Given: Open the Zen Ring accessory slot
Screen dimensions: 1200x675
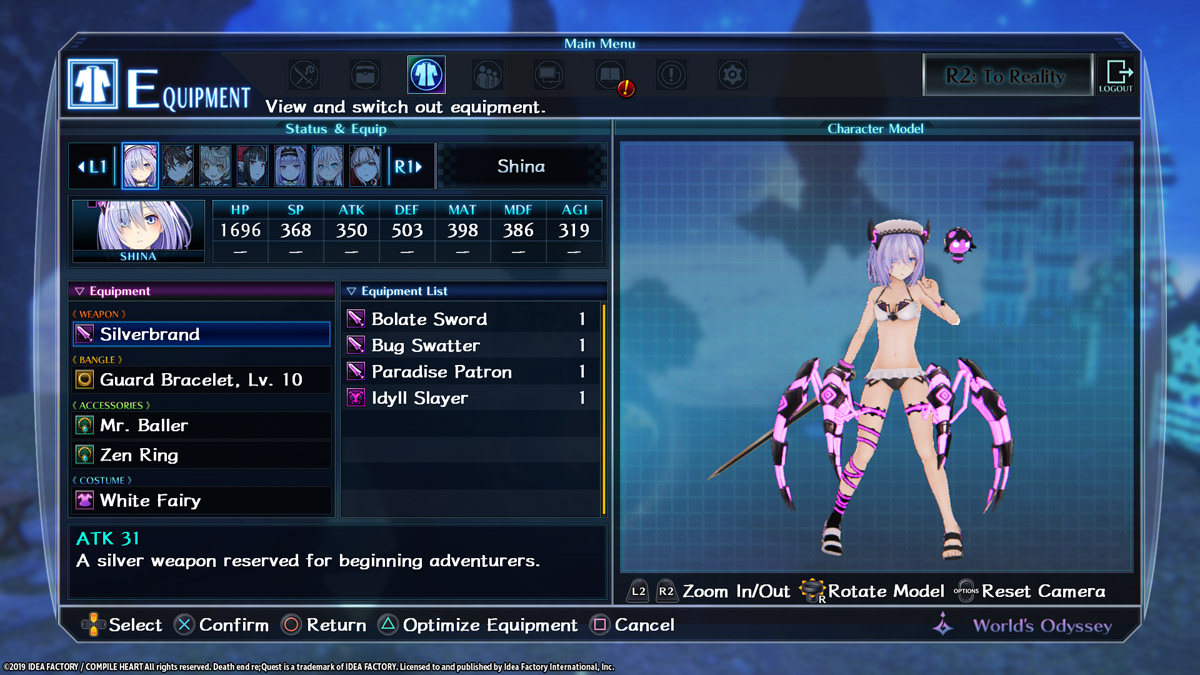Looking at the screenshot, I should [x=202, y=455].
